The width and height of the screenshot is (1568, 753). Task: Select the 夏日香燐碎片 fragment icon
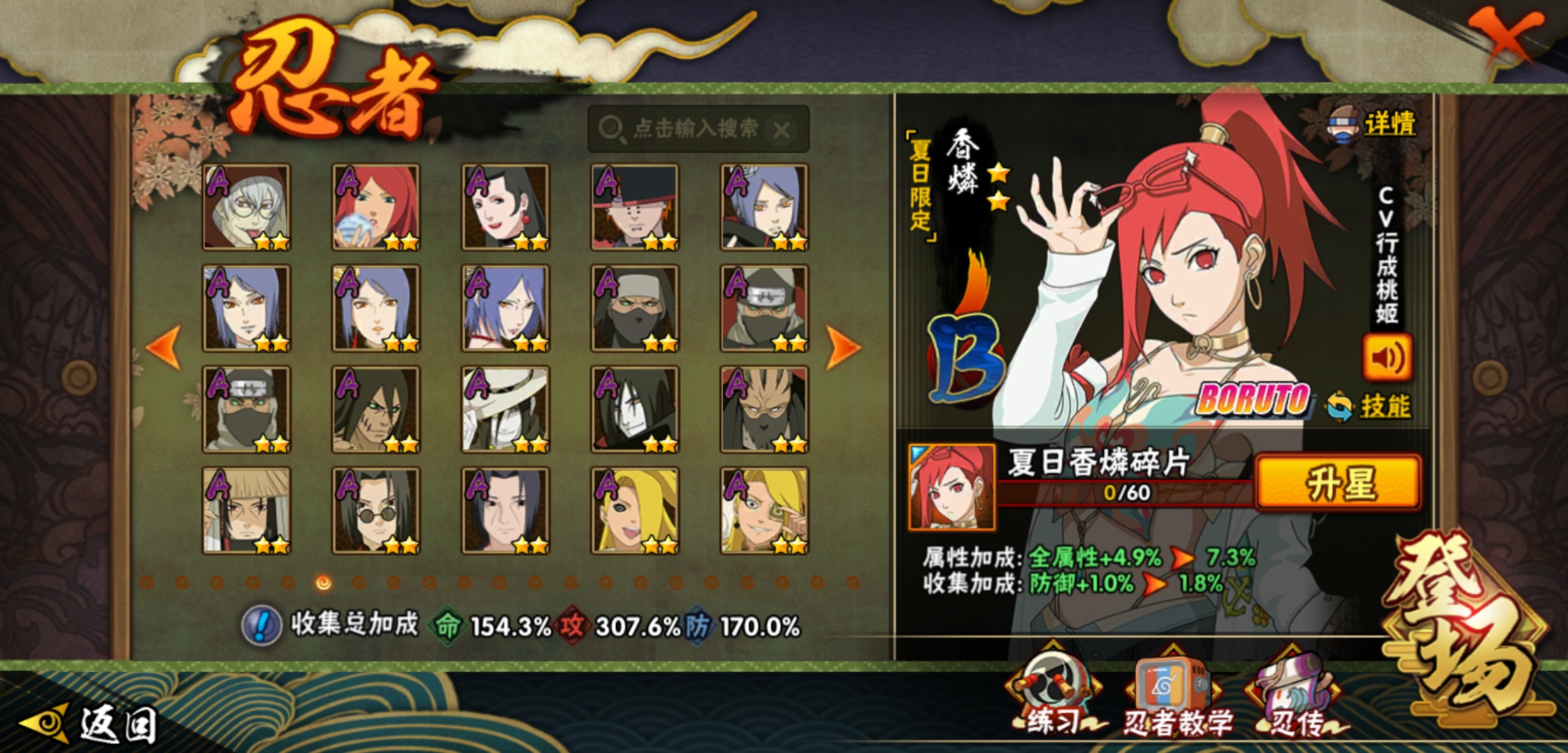pyautogui.click(x=952, y=487)
